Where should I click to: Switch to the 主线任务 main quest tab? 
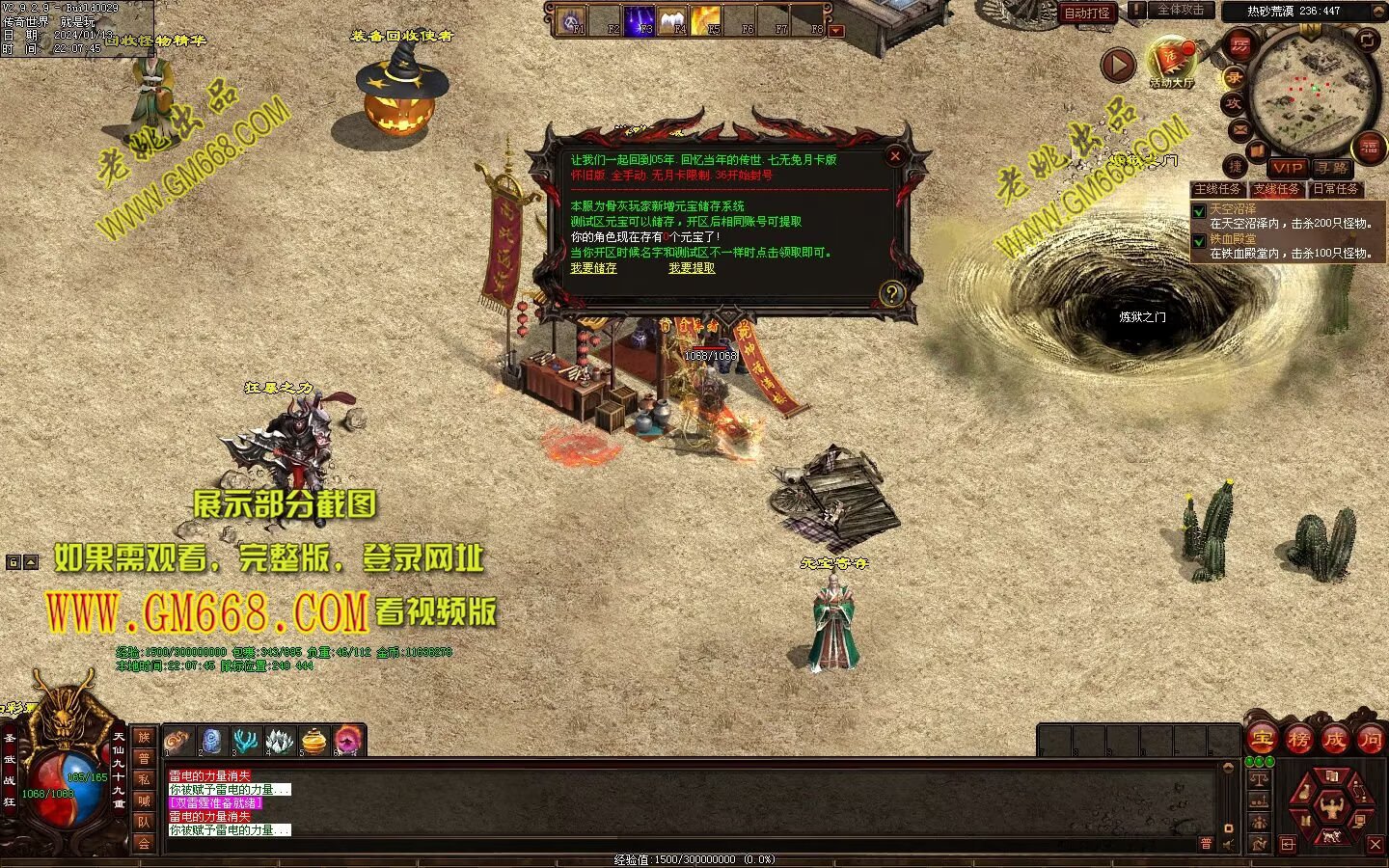pyautogui.click(x=1218, y=189)
